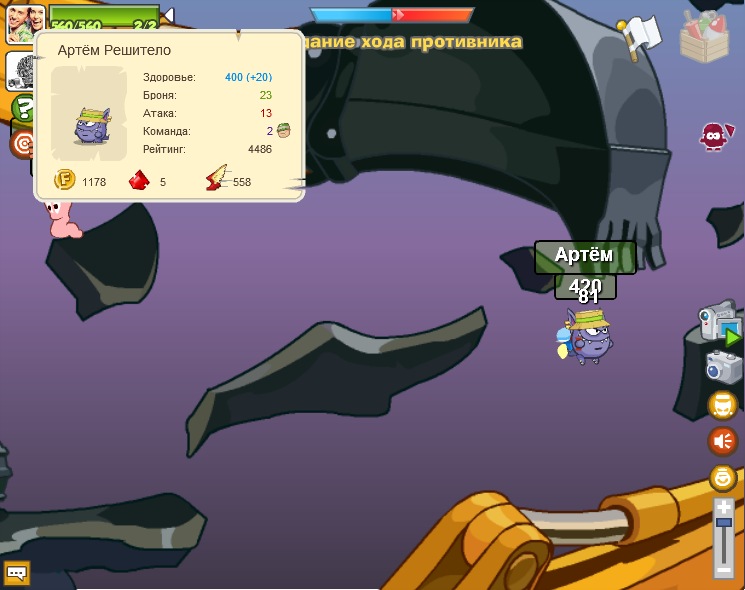This screenshot has height=590, width=745.
Task: Click the gold coin currency icon
Action: 65,181
